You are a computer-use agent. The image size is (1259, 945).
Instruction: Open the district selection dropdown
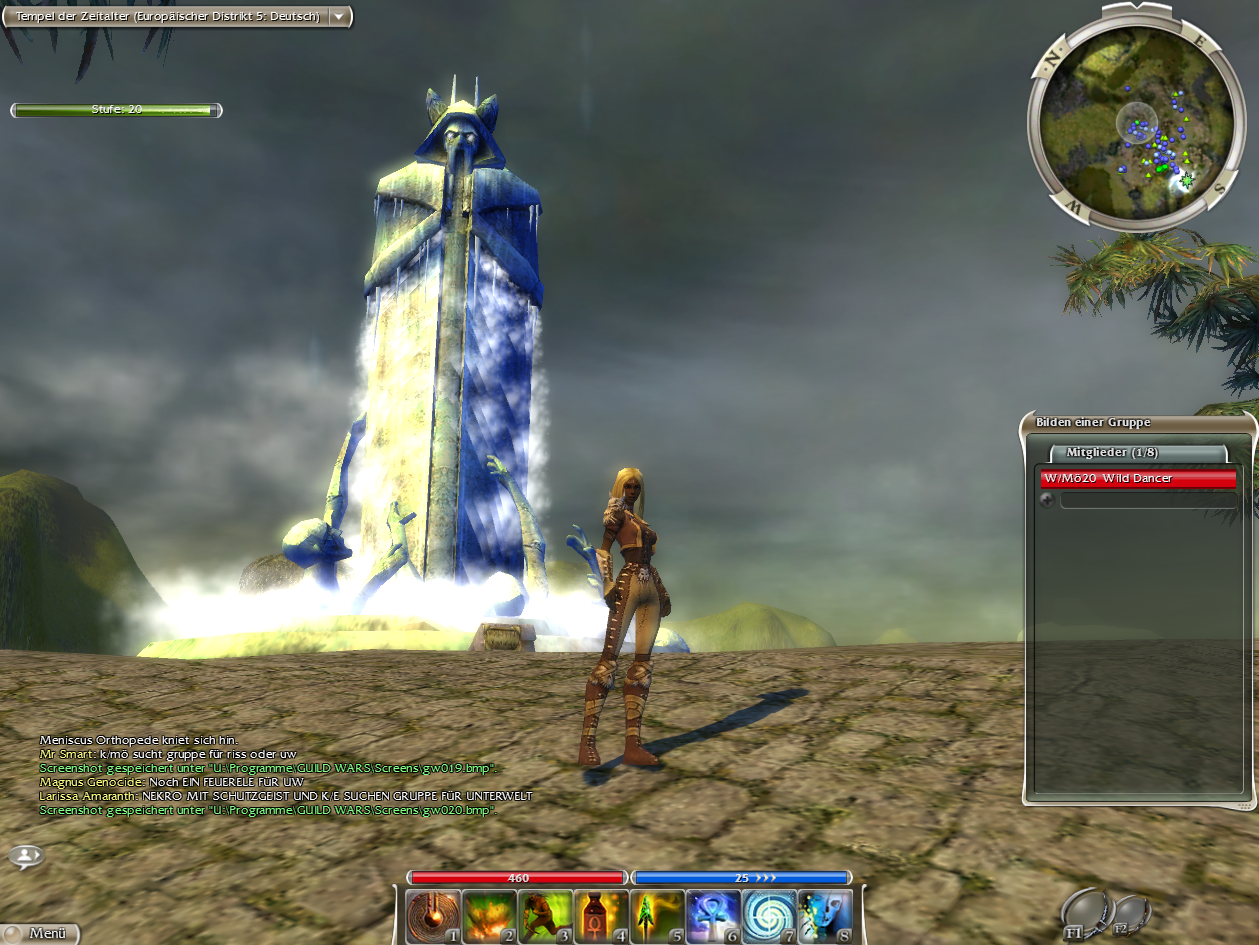click(x=340, y=16)
